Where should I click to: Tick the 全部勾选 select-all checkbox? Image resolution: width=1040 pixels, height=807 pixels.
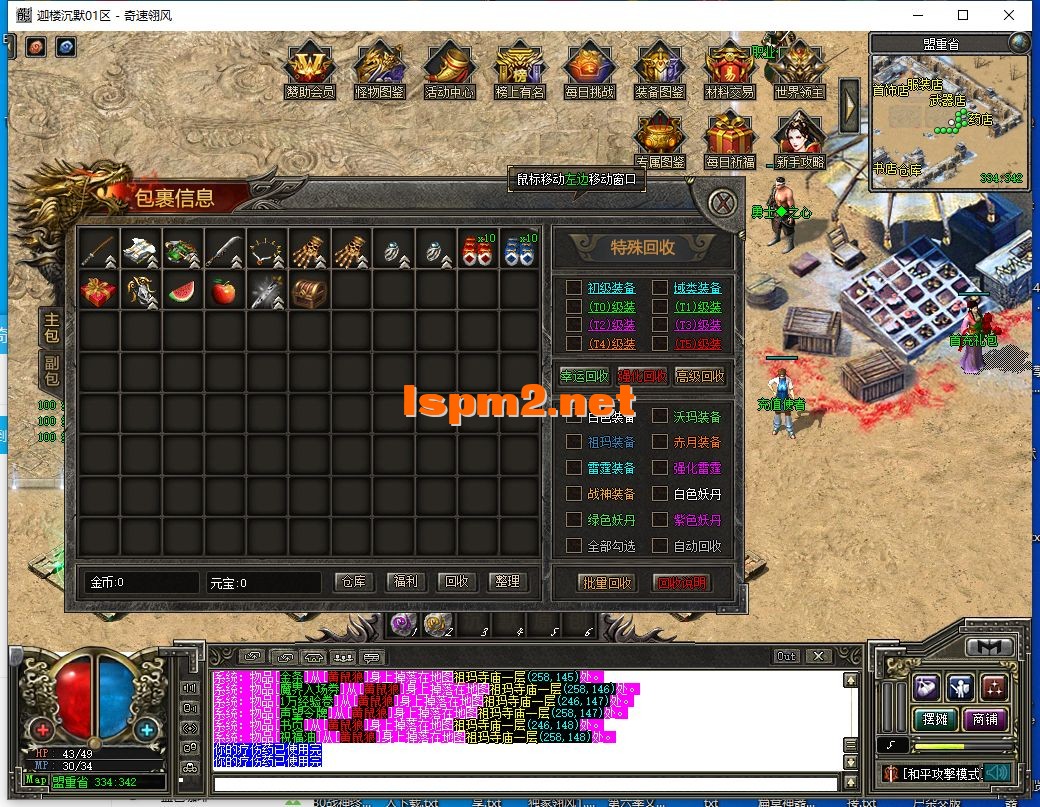click(x=574, y=546)
